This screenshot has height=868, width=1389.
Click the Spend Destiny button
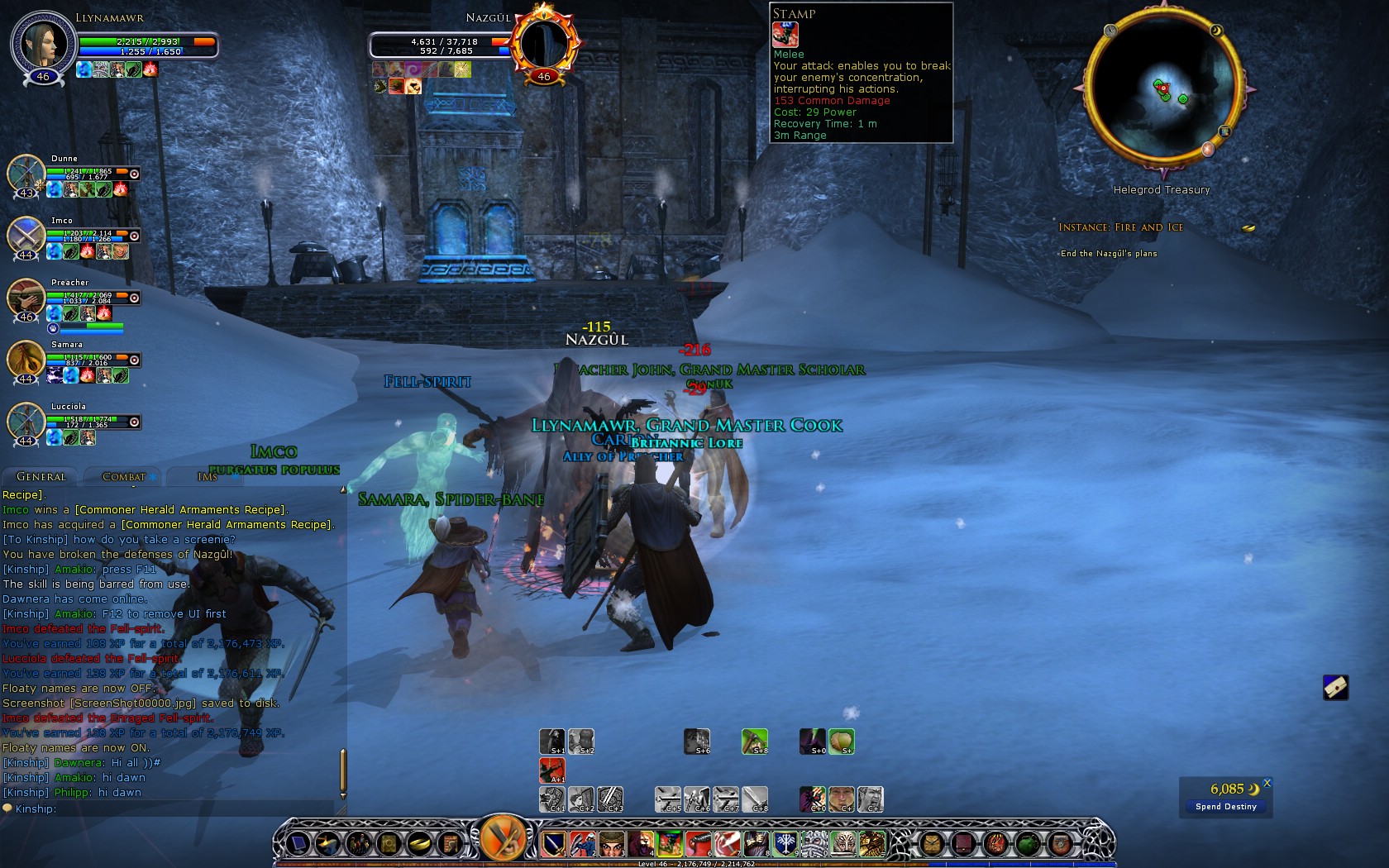click(1225, 806)
